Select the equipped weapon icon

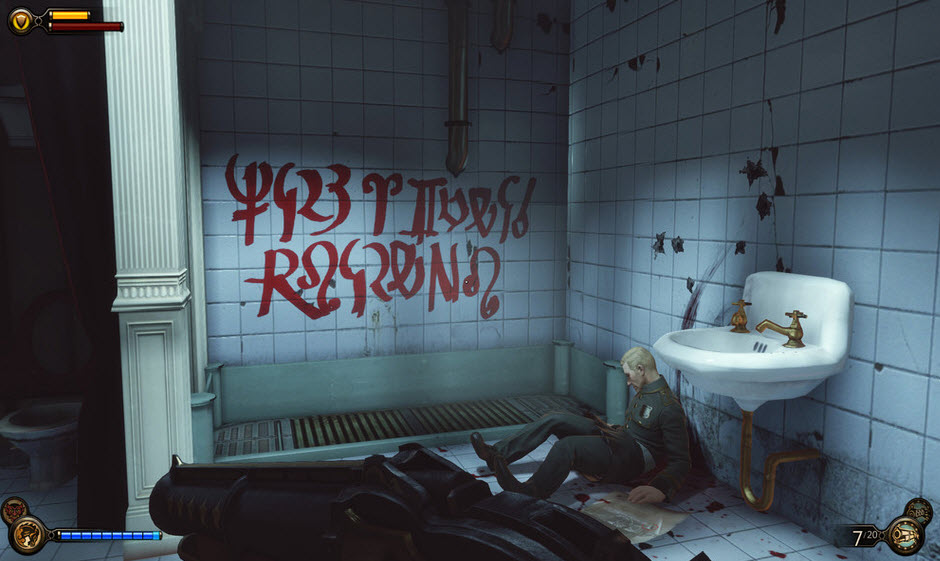[905, 536]
